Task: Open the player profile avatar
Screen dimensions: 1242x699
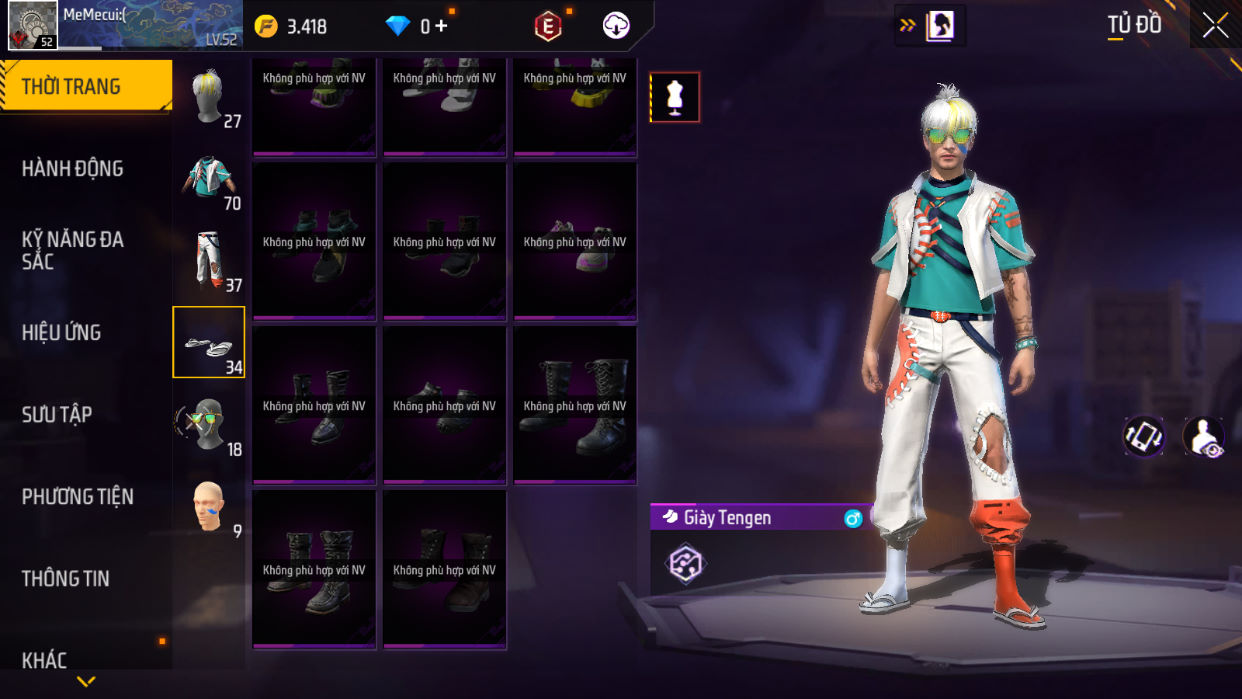Action: (33, 25)
